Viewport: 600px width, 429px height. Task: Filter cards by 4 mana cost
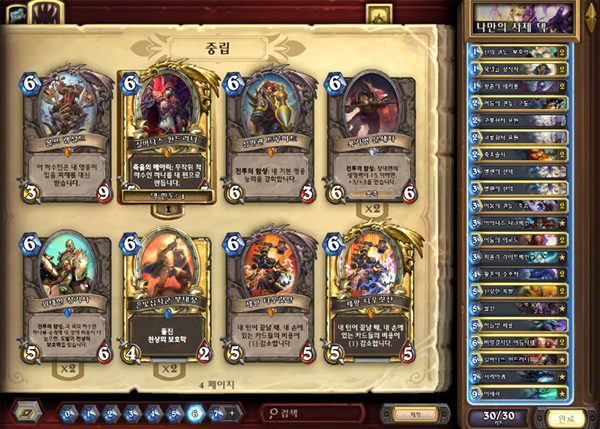tap(152, 412)
